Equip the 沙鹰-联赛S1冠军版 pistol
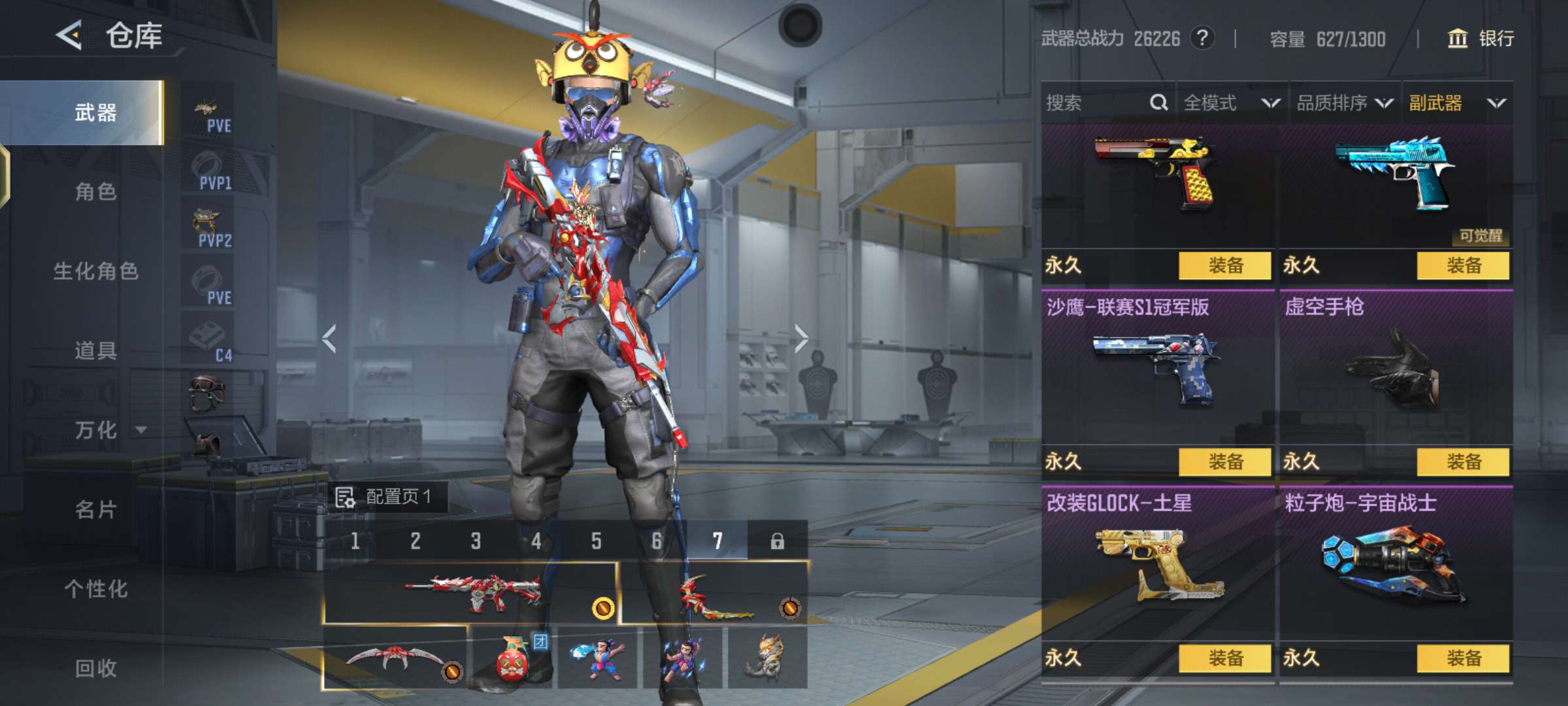 click(x=1225, y=462)
